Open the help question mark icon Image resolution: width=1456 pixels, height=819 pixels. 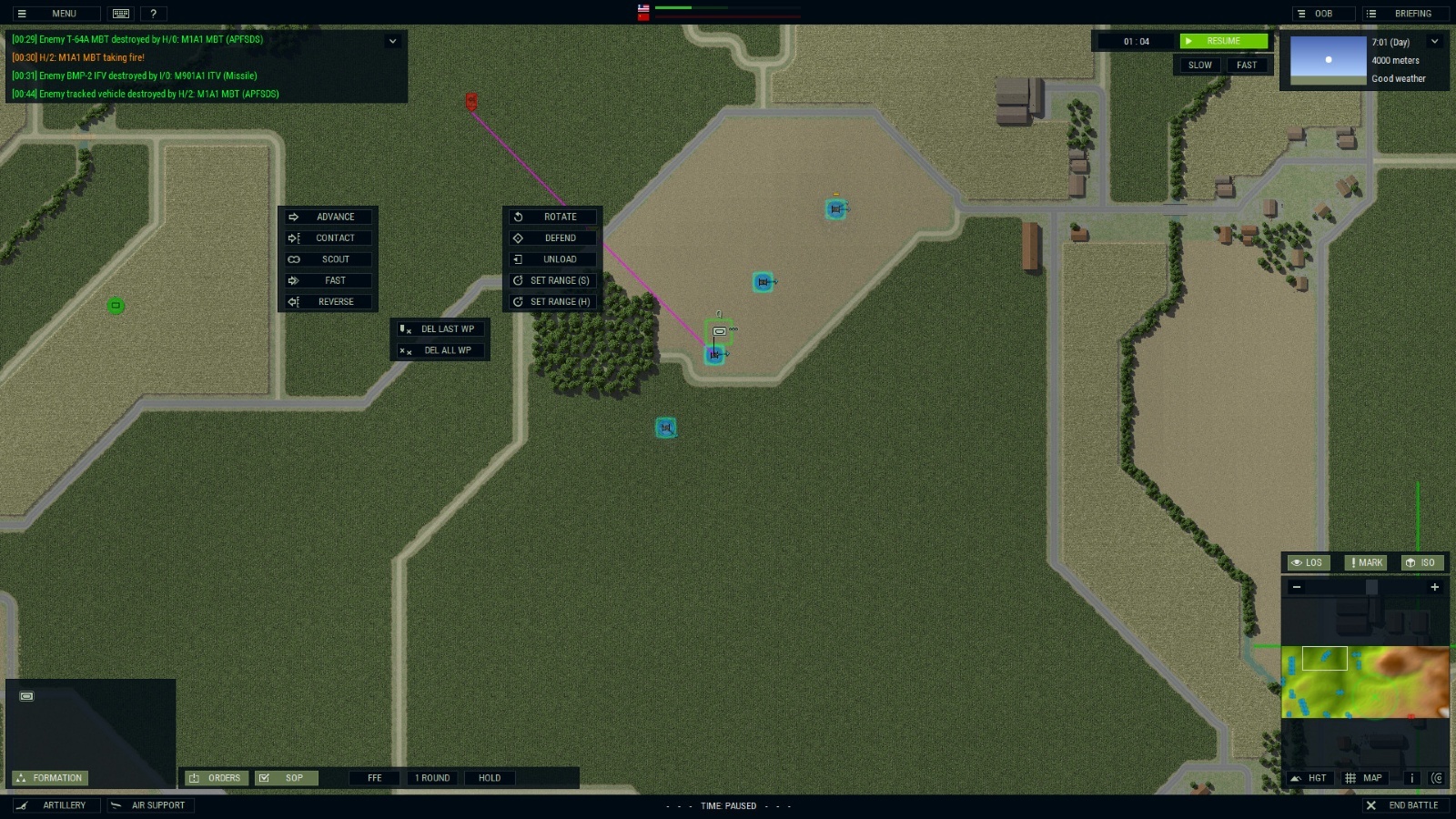(152, 13)
